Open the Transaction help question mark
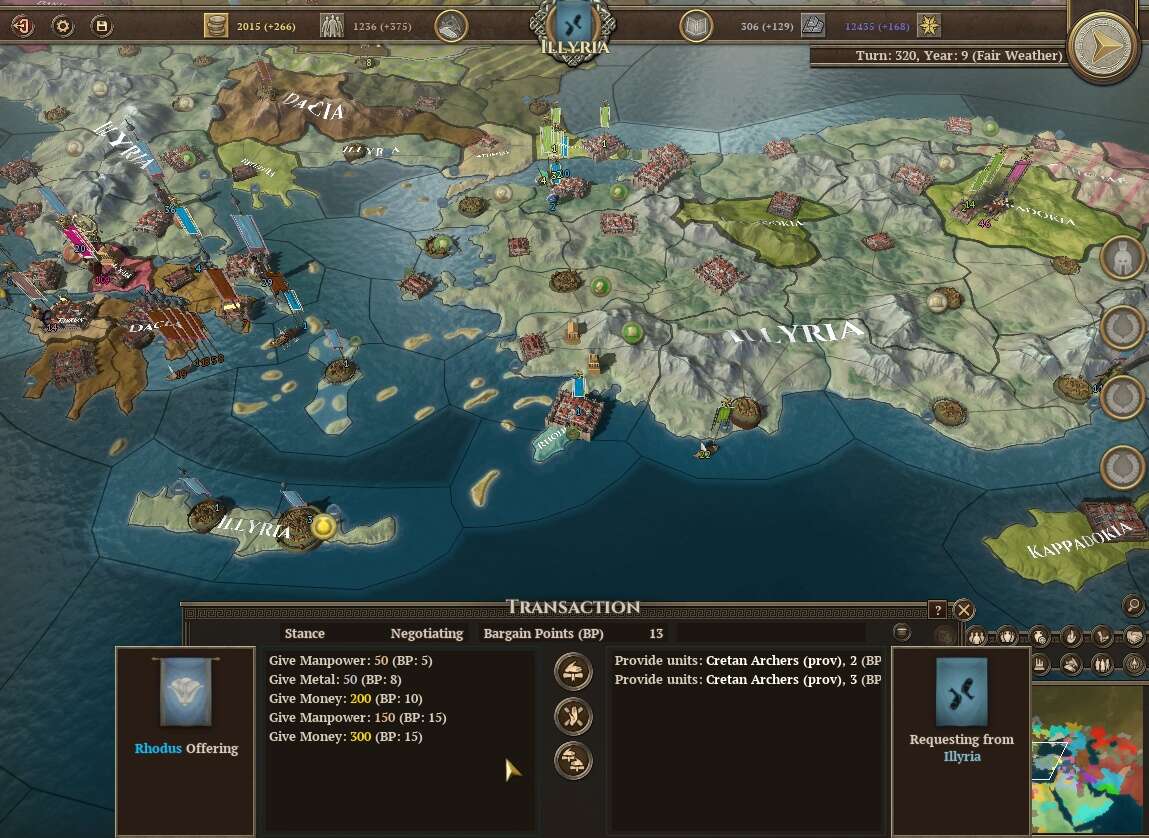The width and height of the screenshot is (1149, 838). click(x=937, y=609)
